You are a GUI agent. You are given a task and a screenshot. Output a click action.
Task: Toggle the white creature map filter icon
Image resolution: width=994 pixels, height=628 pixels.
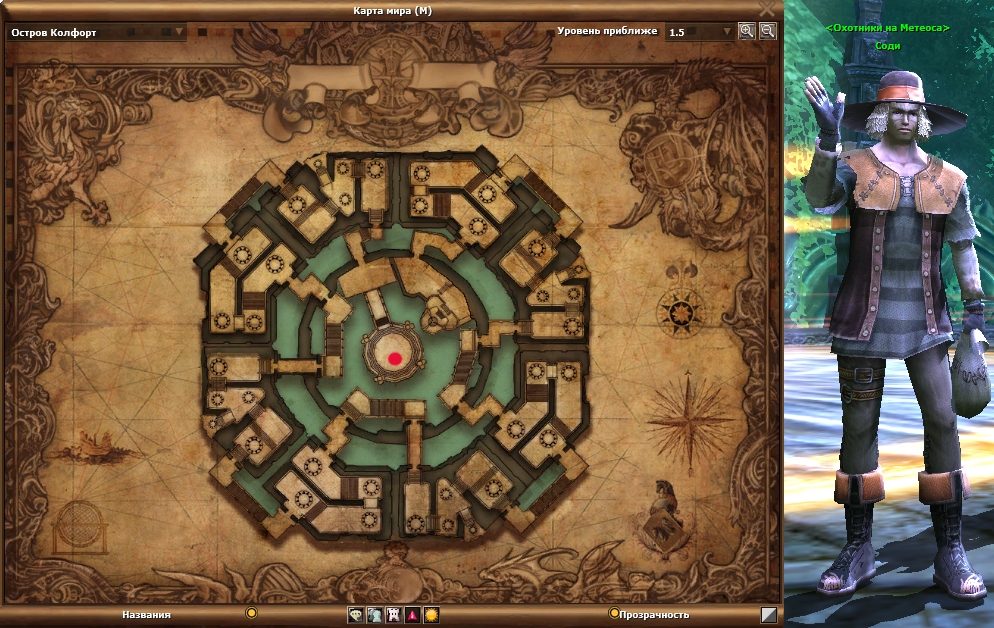point(393,615)
